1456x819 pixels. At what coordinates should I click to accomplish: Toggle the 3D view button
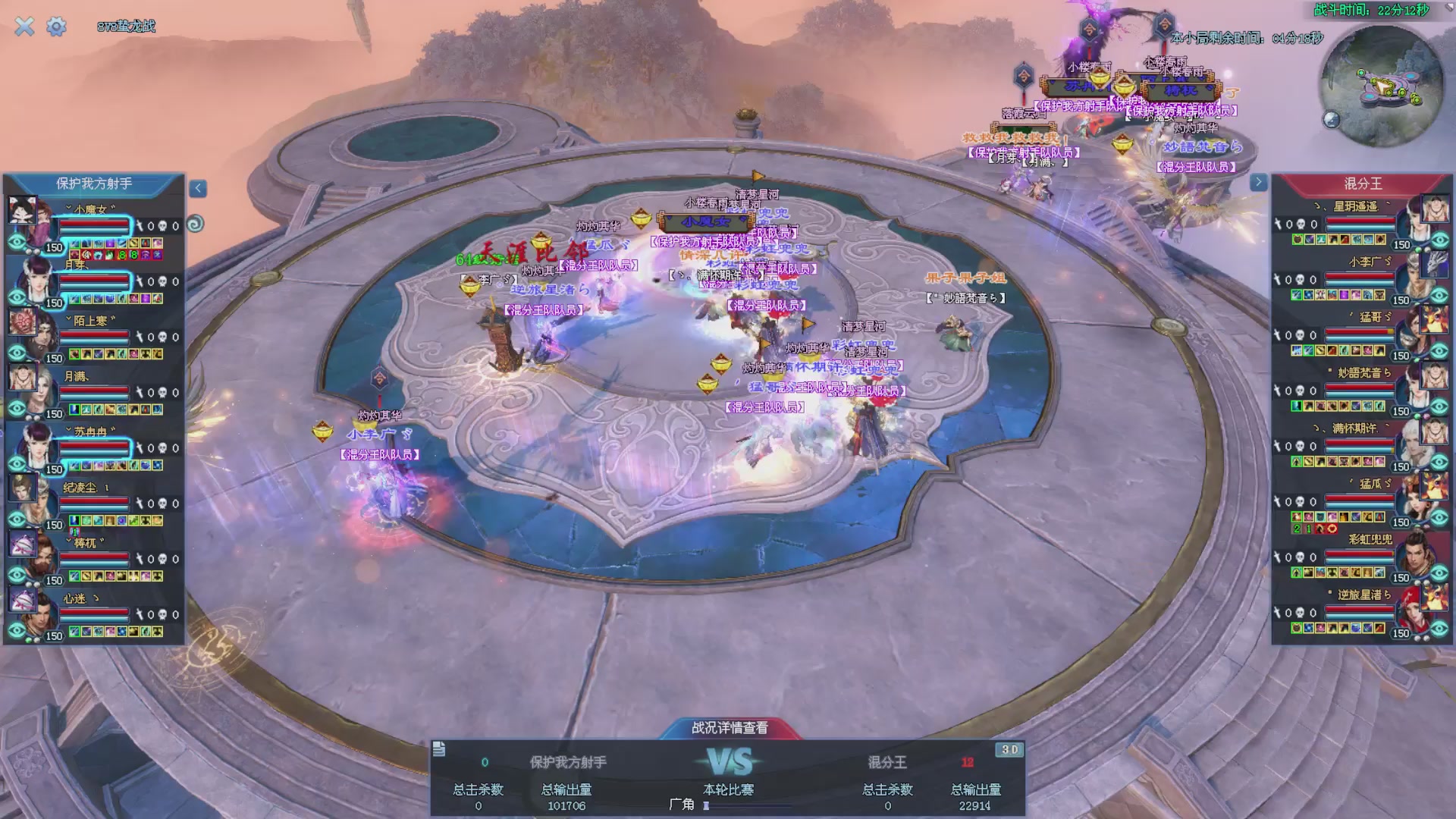point(1009,749)
